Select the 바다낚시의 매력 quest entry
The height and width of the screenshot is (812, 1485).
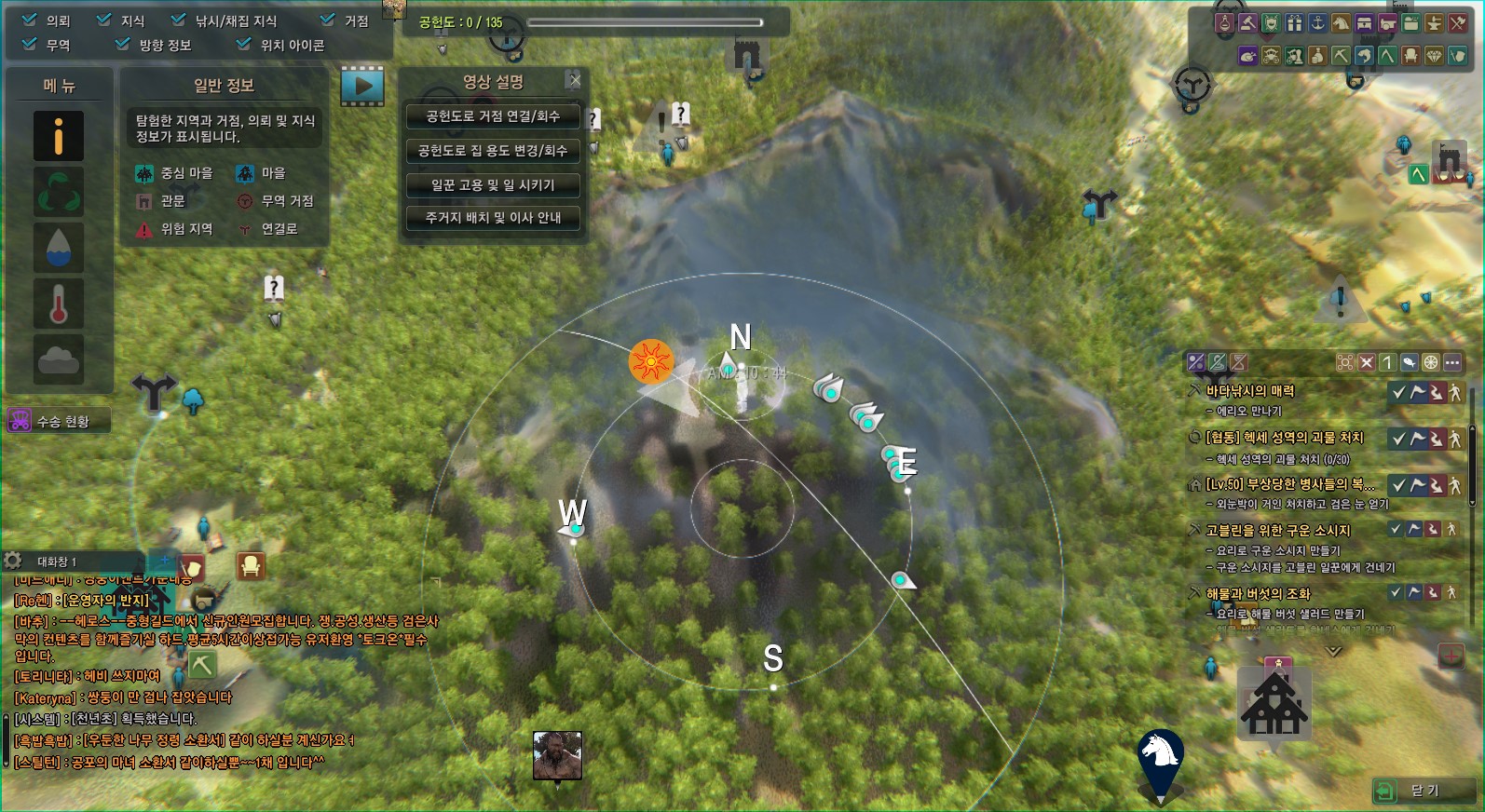pyautogui.click(x=1249, y=391)
